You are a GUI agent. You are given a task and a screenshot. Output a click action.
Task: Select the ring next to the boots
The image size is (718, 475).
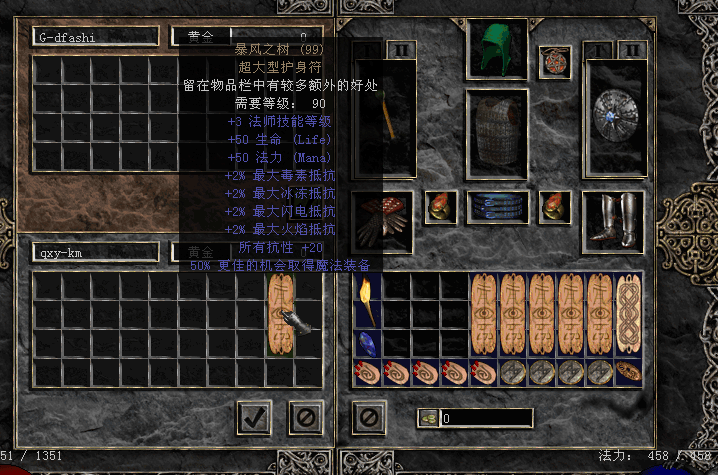[x=554, y=206]
